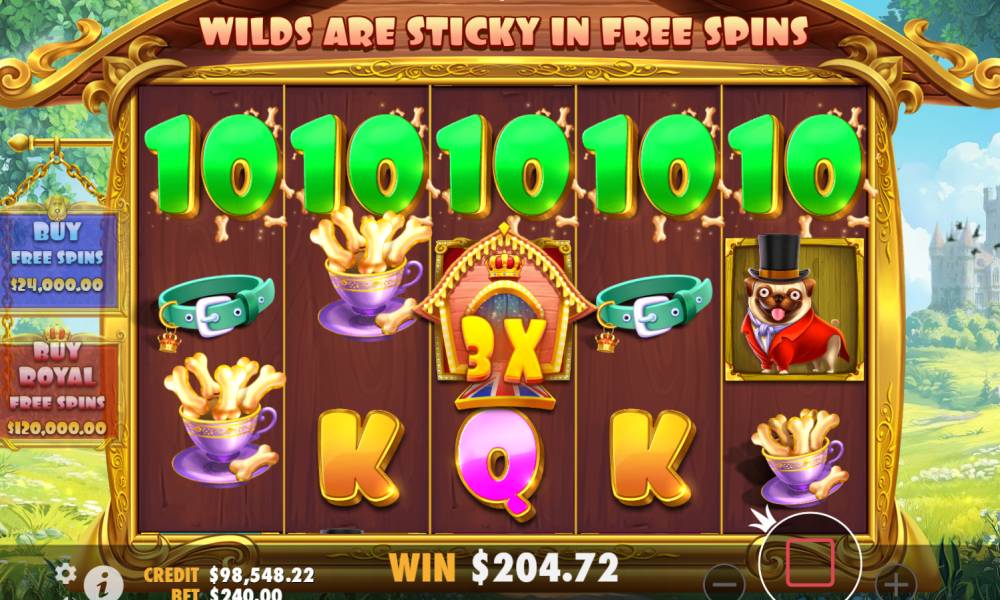Decrease the bet with the minus button
The height and width of the screenshot is (600, 1000).
coord(727,584)
